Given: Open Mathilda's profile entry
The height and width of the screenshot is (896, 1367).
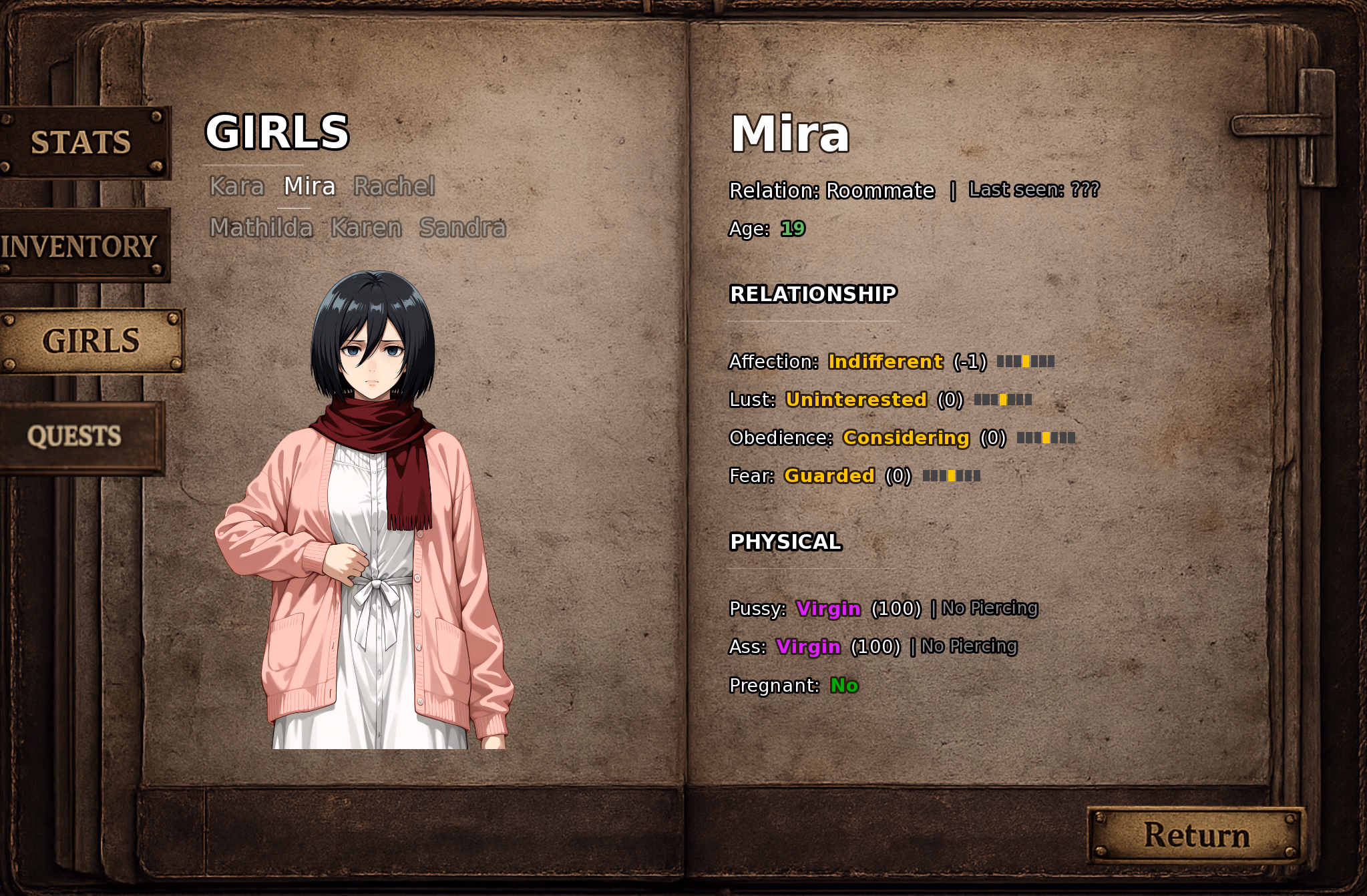Looking at the screenshot, I should click(261, 228).
